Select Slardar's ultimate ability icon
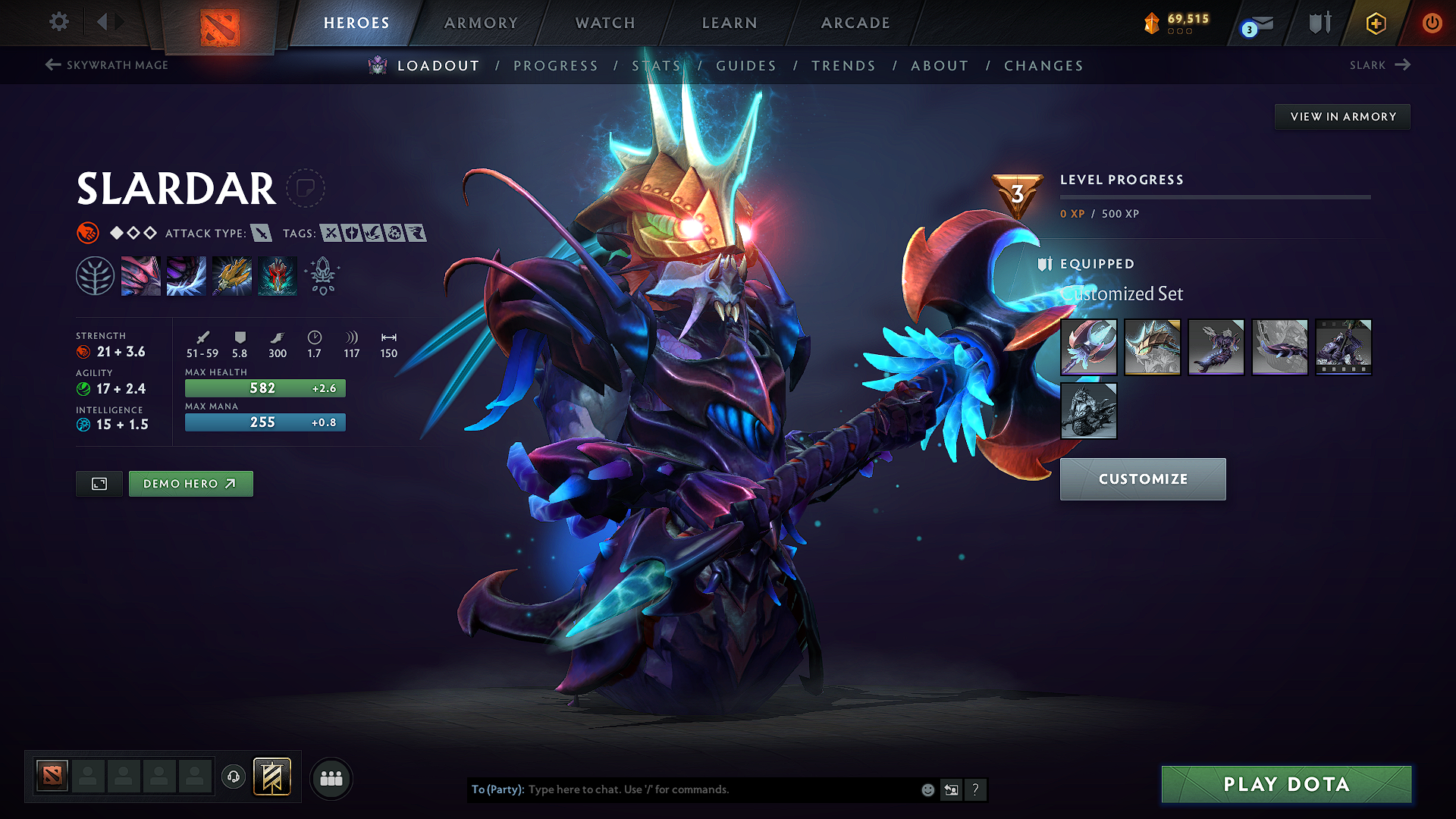Viewport: 1456px width, 819px height. 277,275
